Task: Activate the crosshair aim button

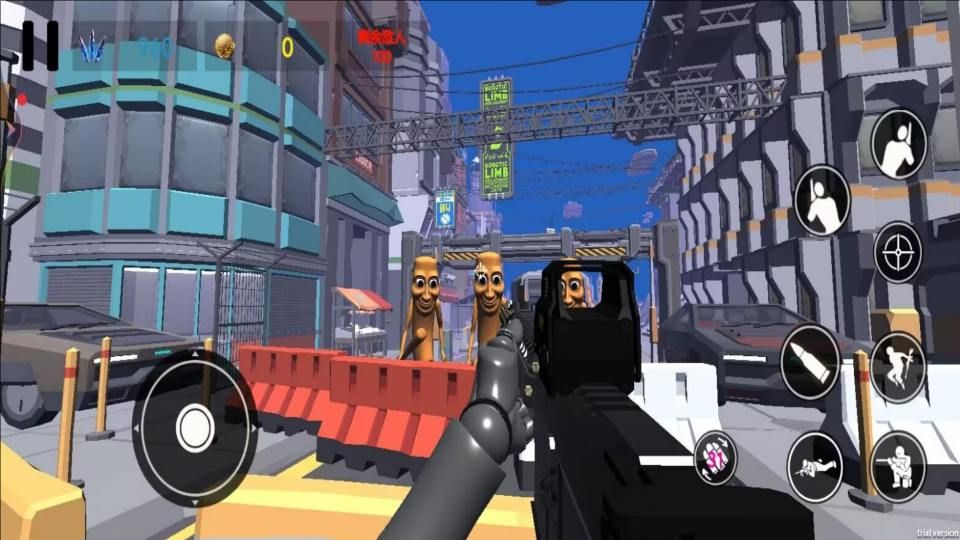Action: [x=897, y=252]
